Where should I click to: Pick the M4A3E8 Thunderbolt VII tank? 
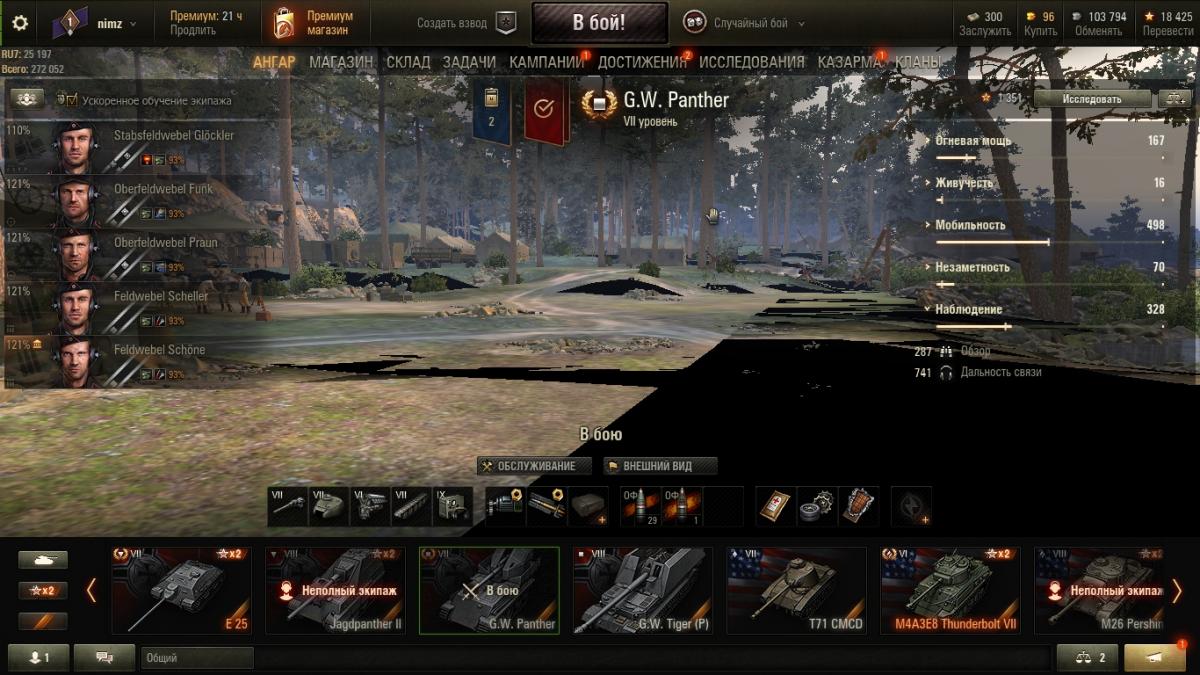(950, 590)
